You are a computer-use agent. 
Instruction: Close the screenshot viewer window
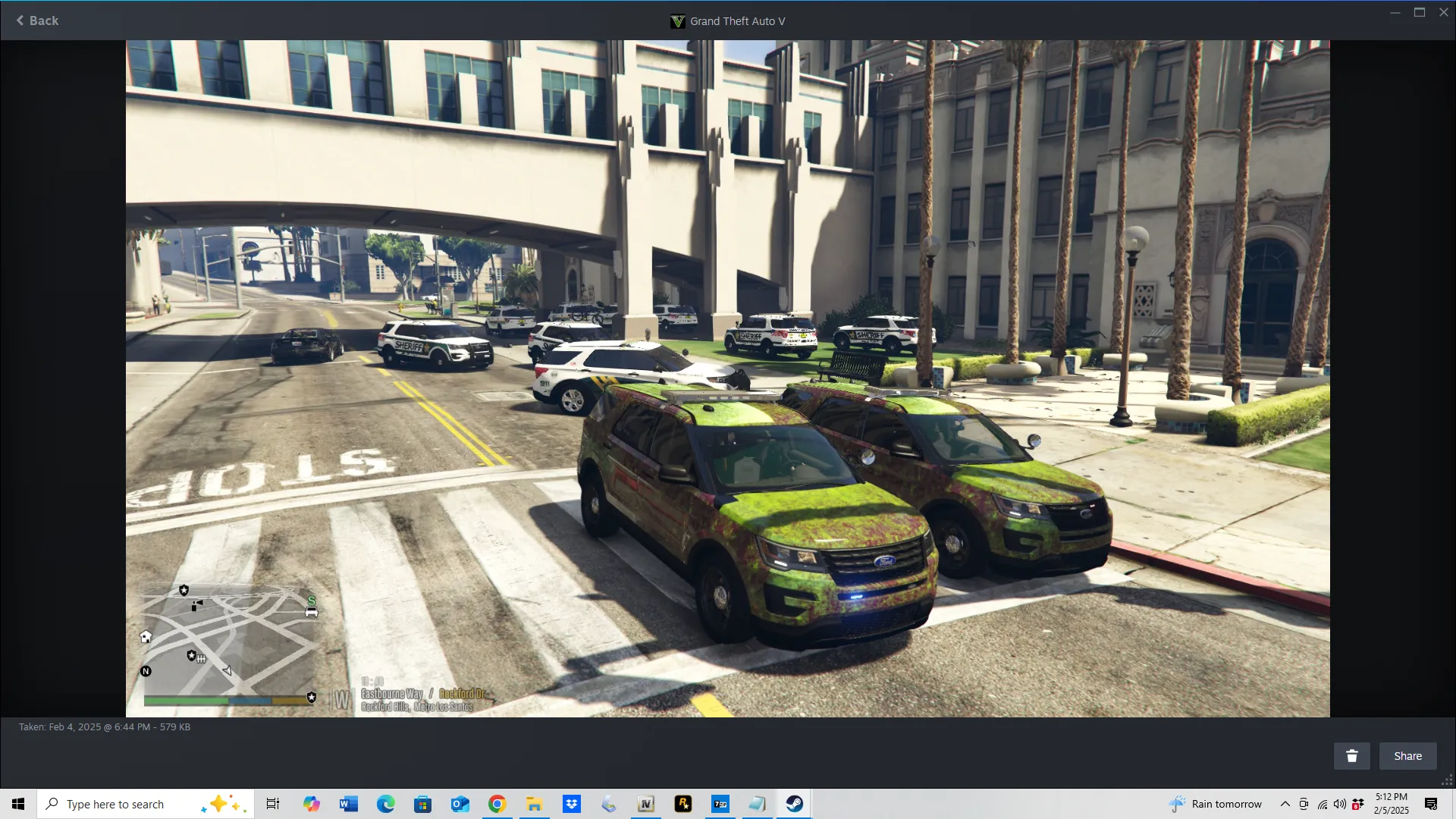point(1444,12)
